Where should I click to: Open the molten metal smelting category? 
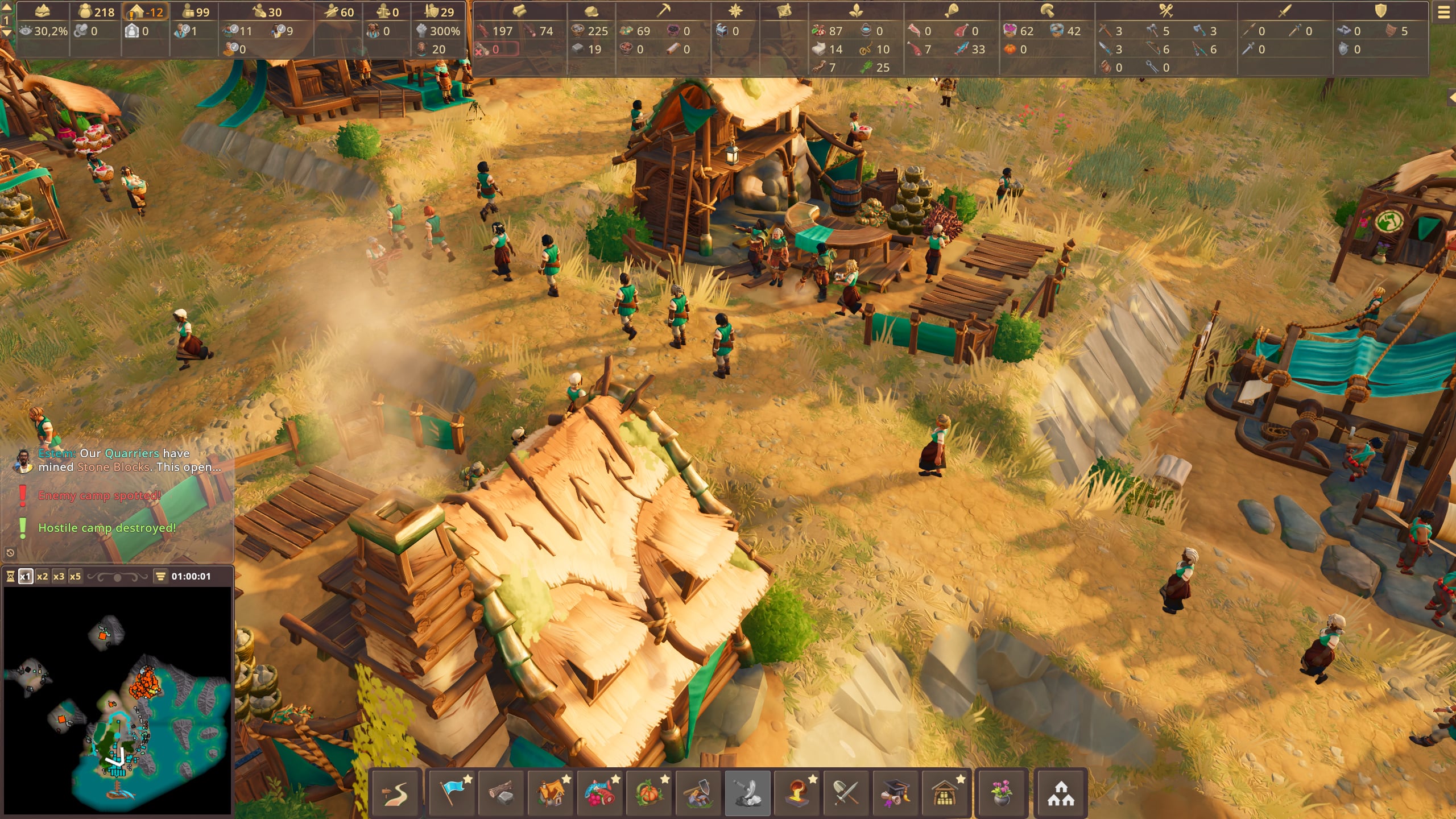click(797, 793)
